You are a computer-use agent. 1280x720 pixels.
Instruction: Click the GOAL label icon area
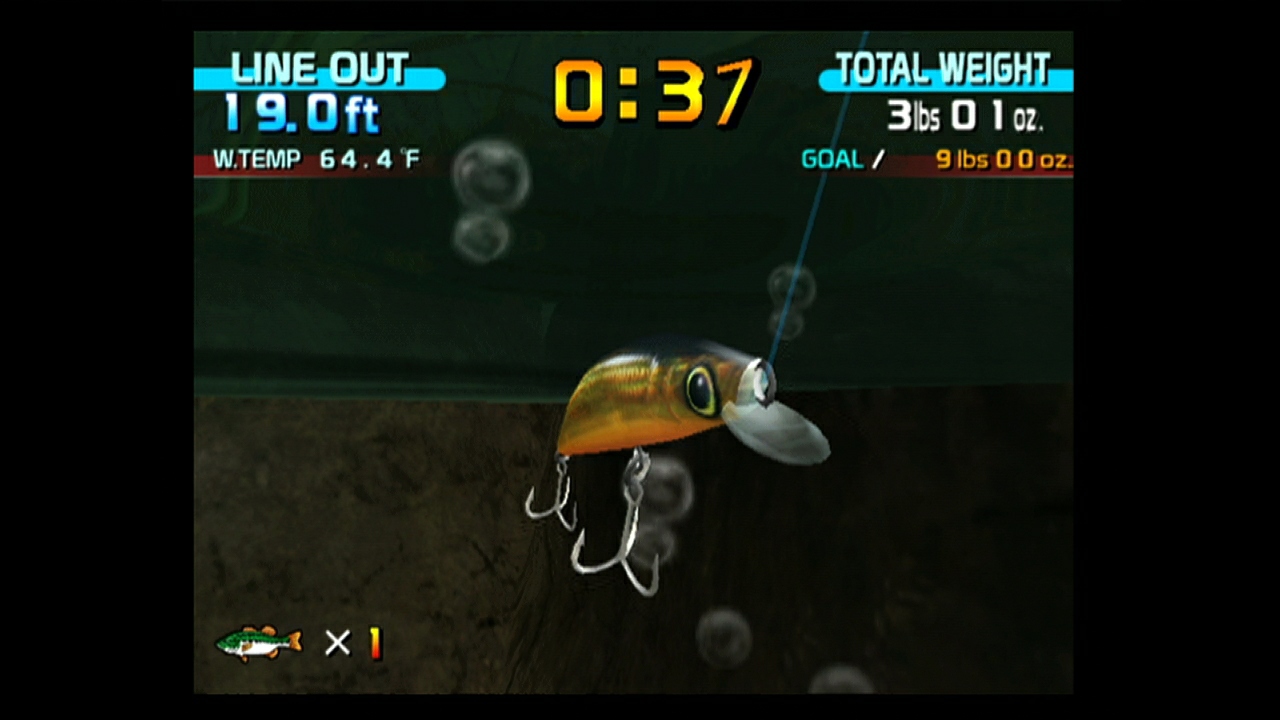click(830, 159)
